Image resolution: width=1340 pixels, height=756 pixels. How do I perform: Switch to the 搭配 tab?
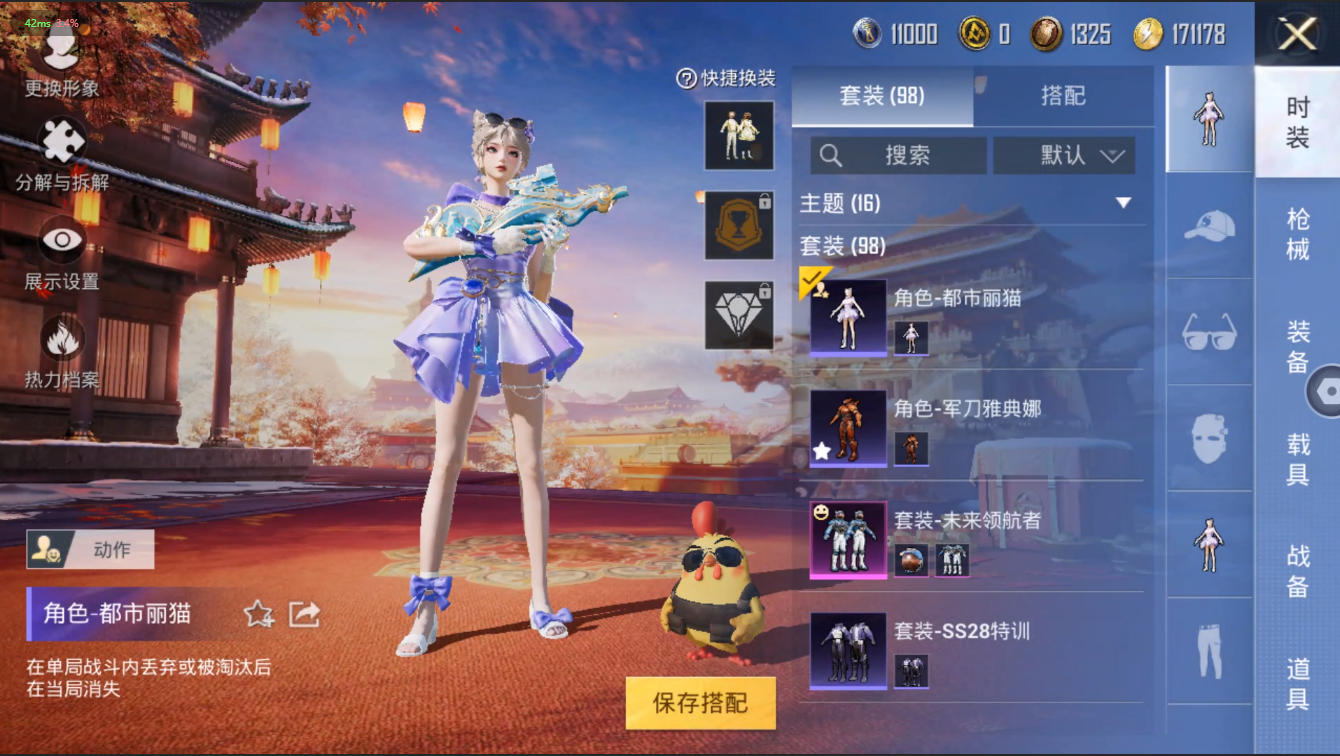1063,96
